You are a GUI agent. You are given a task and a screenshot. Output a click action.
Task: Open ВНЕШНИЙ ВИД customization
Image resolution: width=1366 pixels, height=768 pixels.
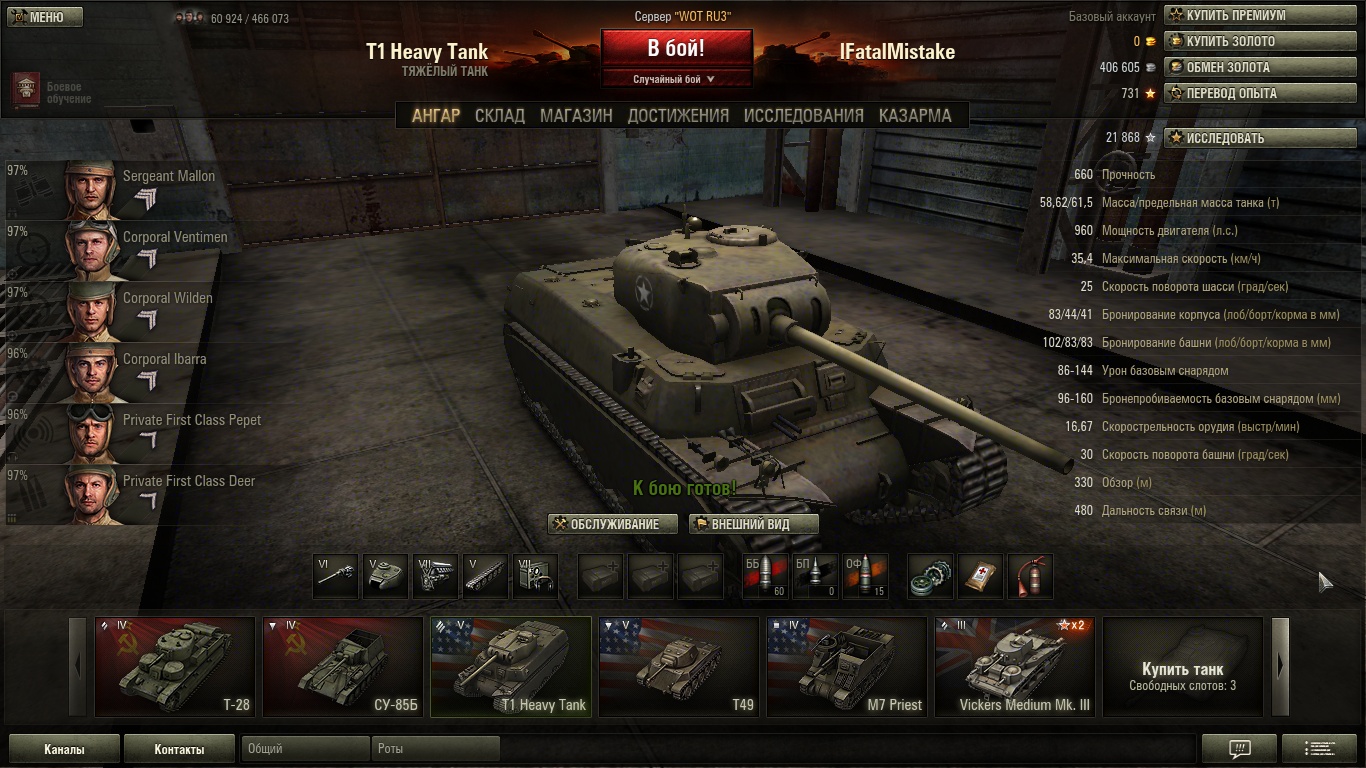pos(754,524)
